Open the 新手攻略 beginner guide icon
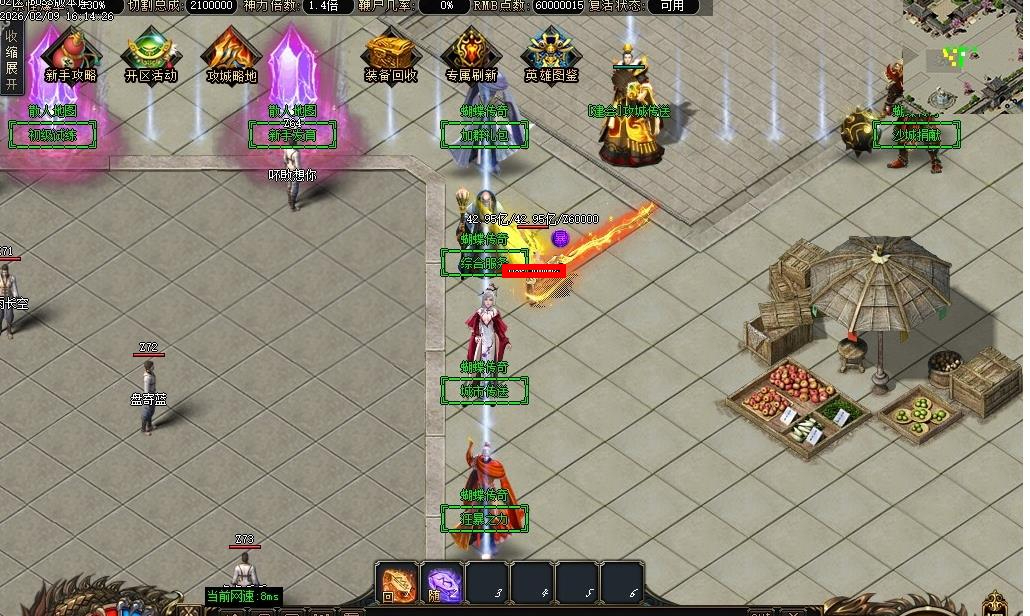The height and width of the screenshot is (616, 1030). pyautogui.click(x=71, y=54)
